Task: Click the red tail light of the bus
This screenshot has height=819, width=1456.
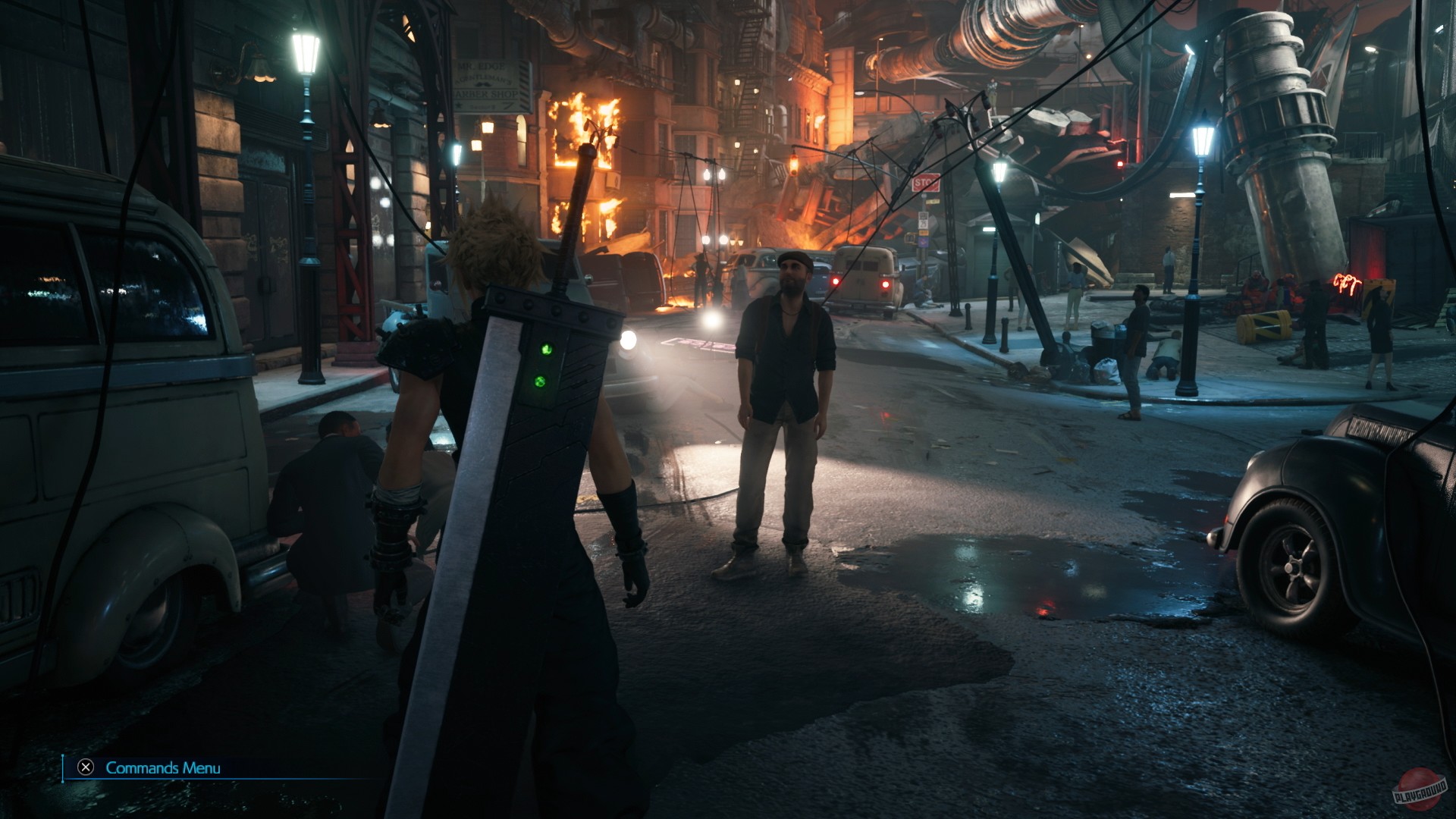Action: (886, 284)
